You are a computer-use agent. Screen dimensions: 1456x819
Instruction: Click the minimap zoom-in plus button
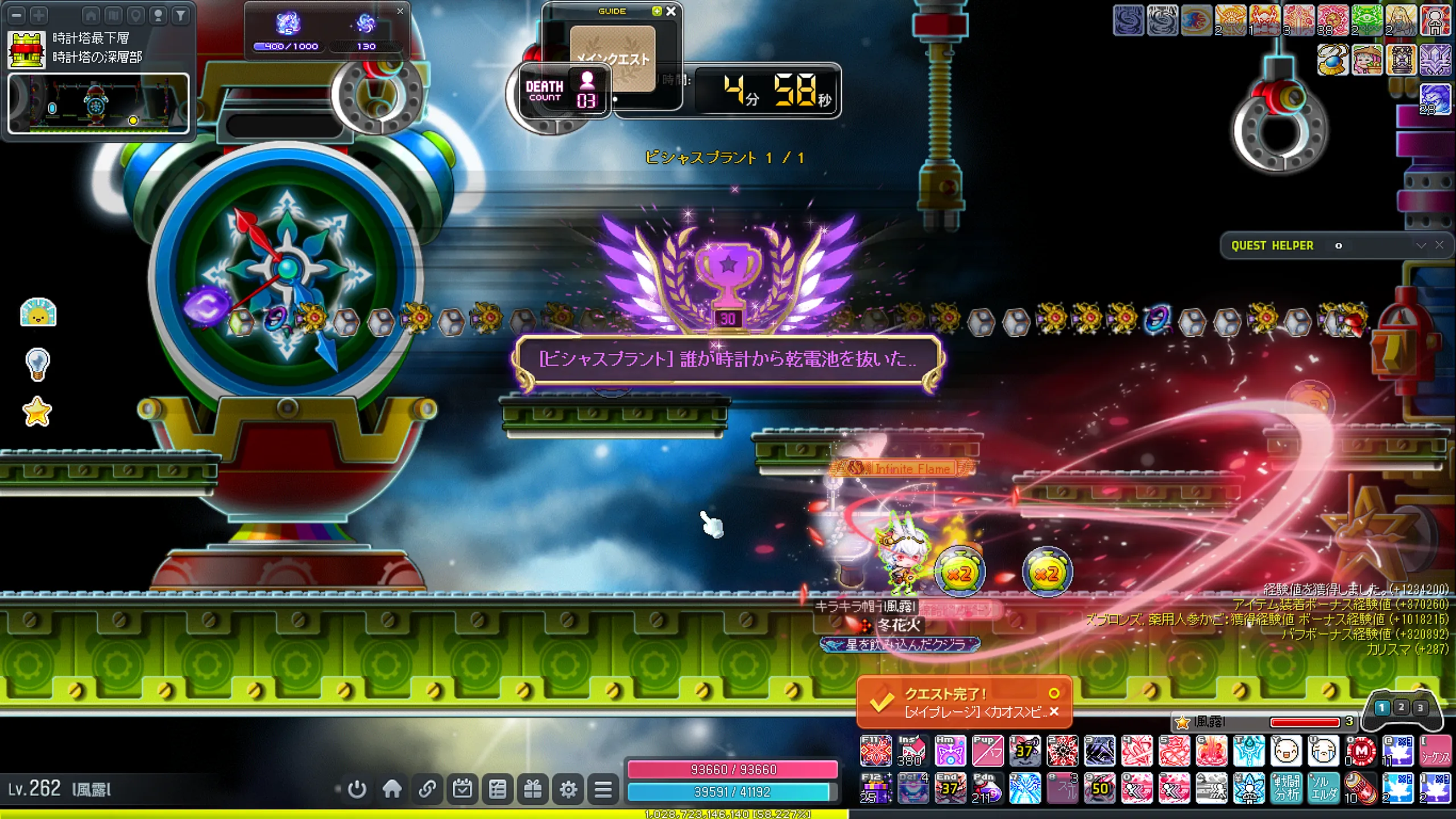(x=39, y=15)
